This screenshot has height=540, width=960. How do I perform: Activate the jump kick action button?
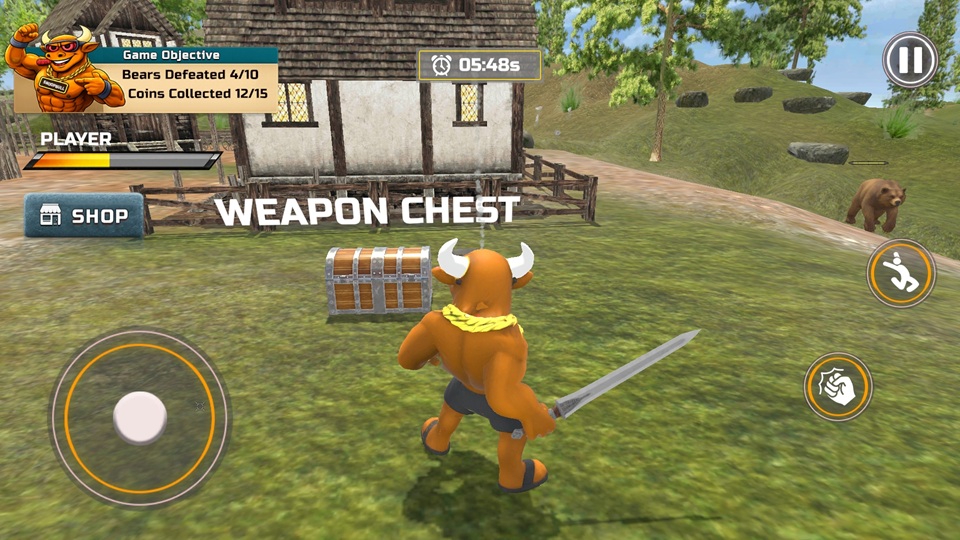coord(900,274)
